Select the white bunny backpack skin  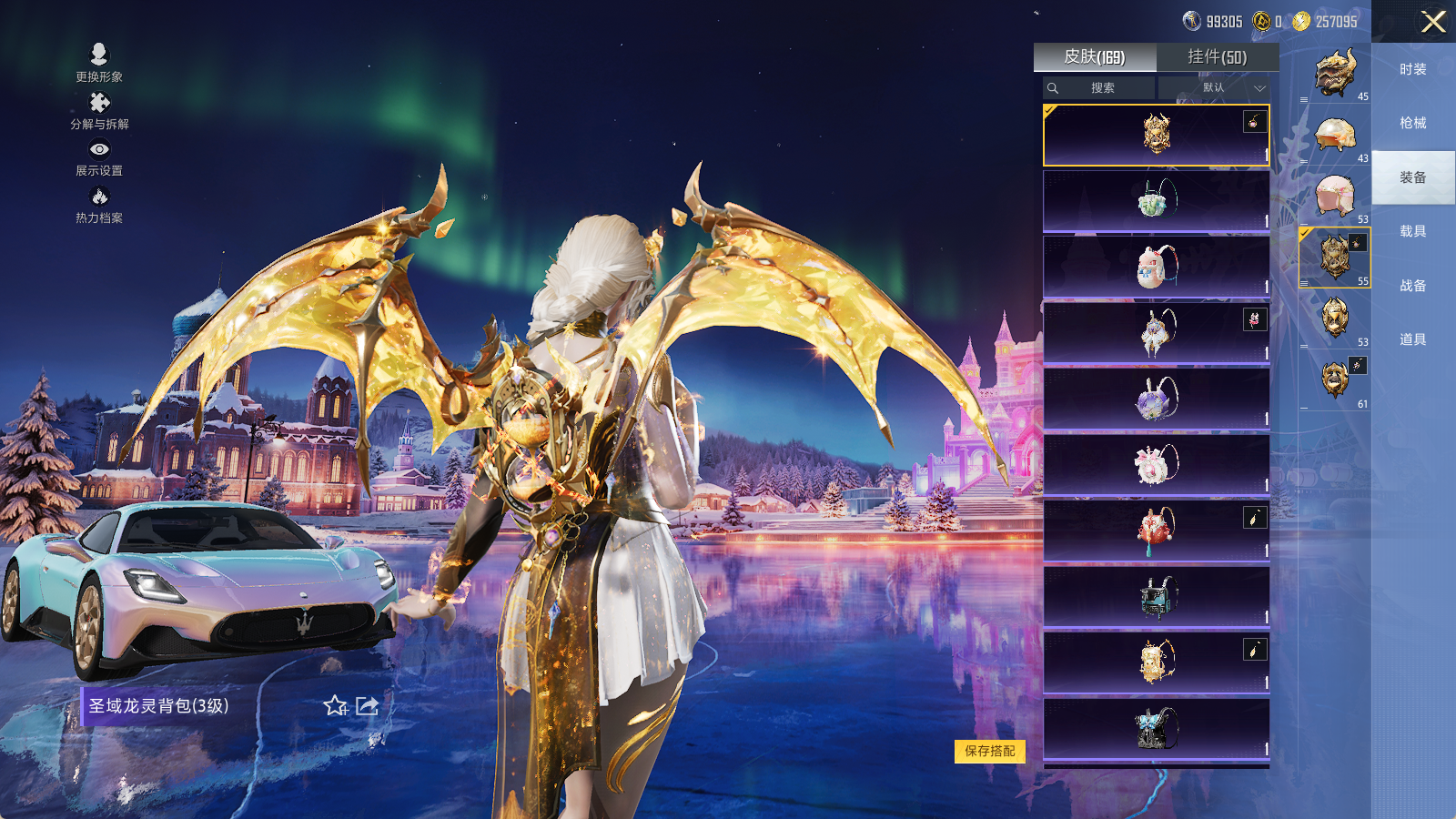click(1156, 268)
